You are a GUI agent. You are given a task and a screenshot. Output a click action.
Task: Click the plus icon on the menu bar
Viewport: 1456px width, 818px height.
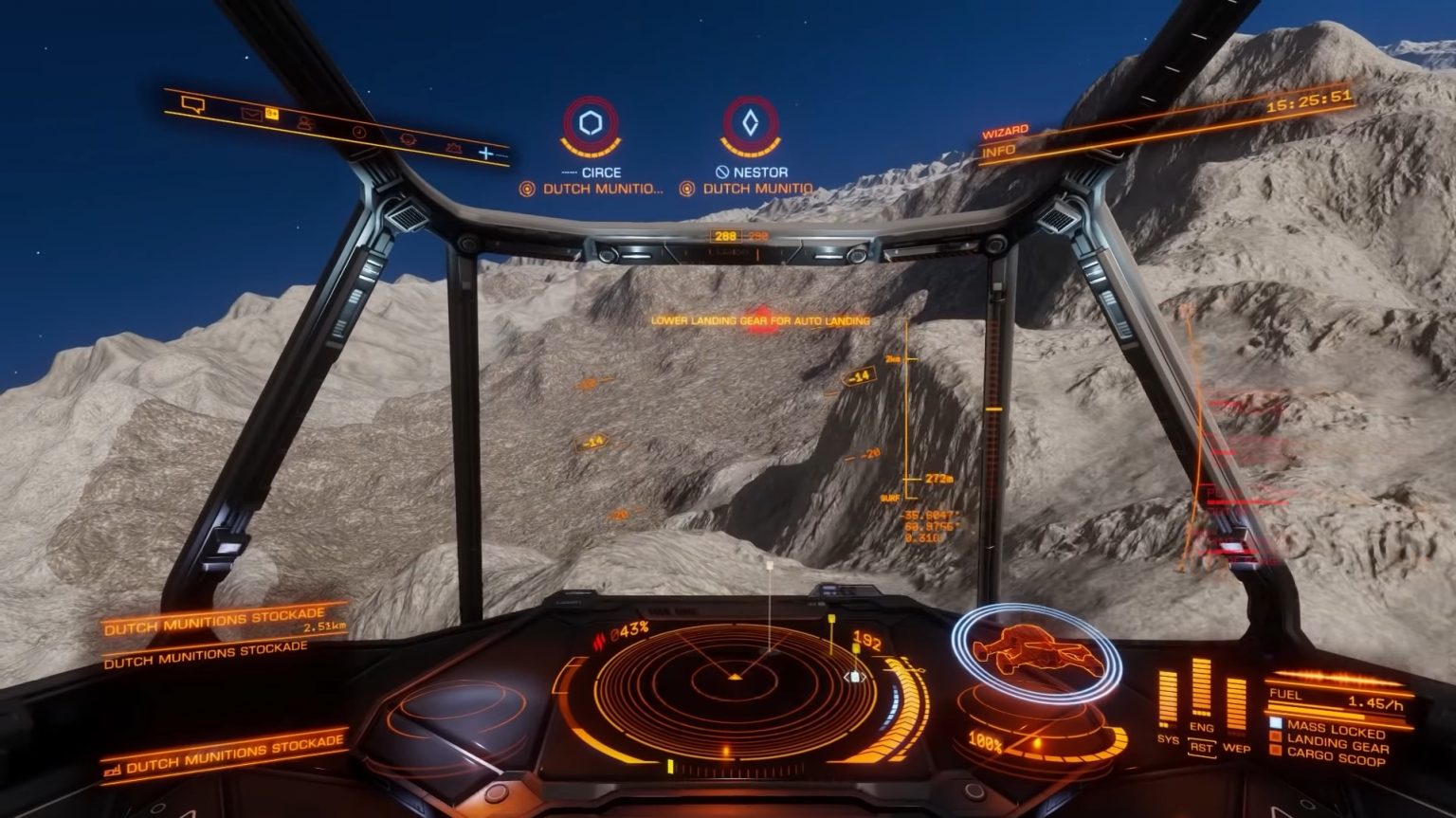pos(486,153)
